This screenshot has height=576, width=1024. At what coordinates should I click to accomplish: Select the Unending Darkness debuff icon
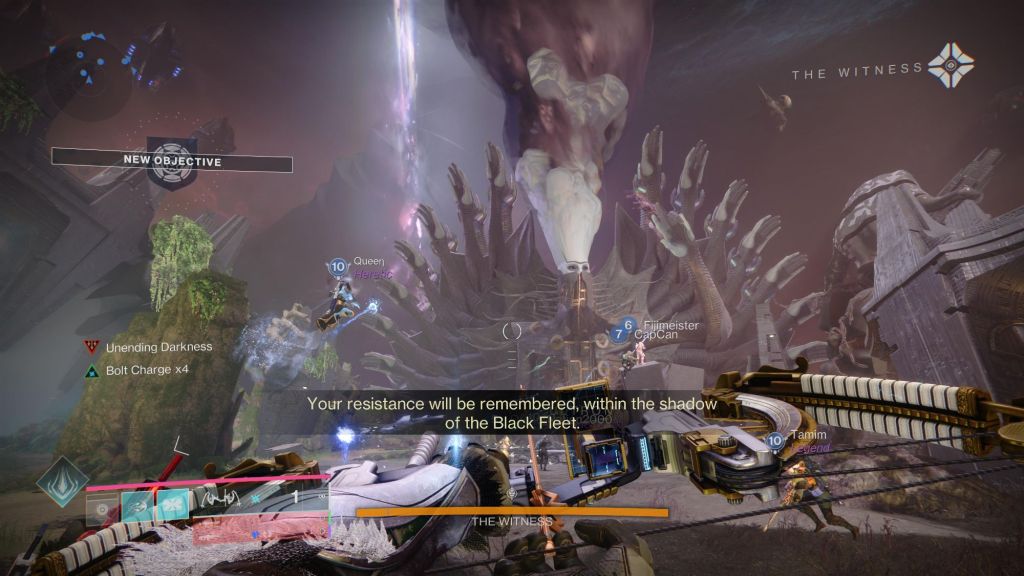92,347
